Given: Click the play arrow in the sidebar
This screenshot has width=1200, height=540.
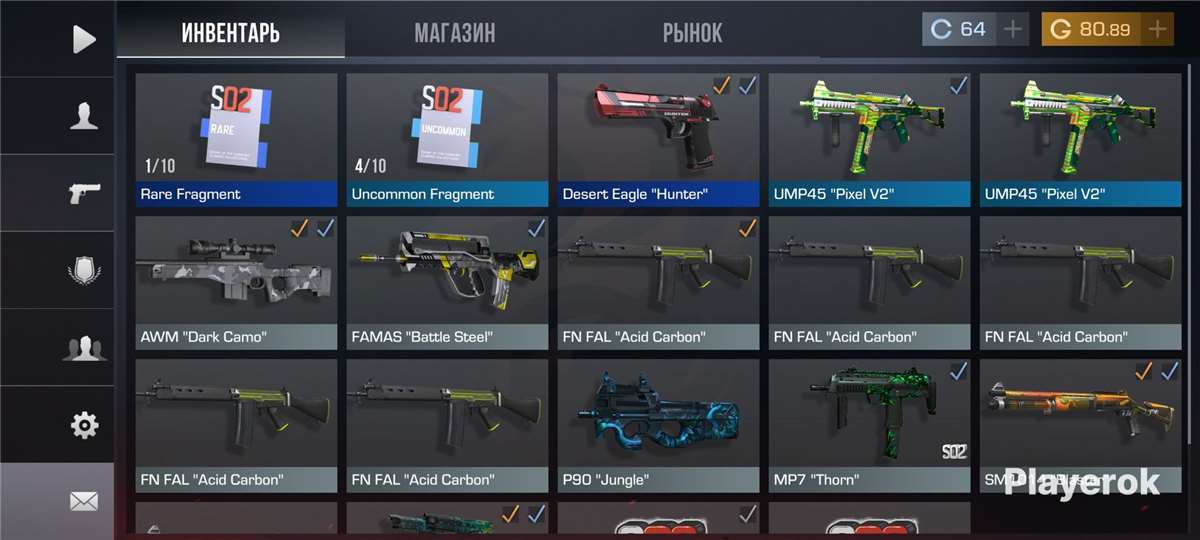Looking at the screenshot, I should [84, 39].
